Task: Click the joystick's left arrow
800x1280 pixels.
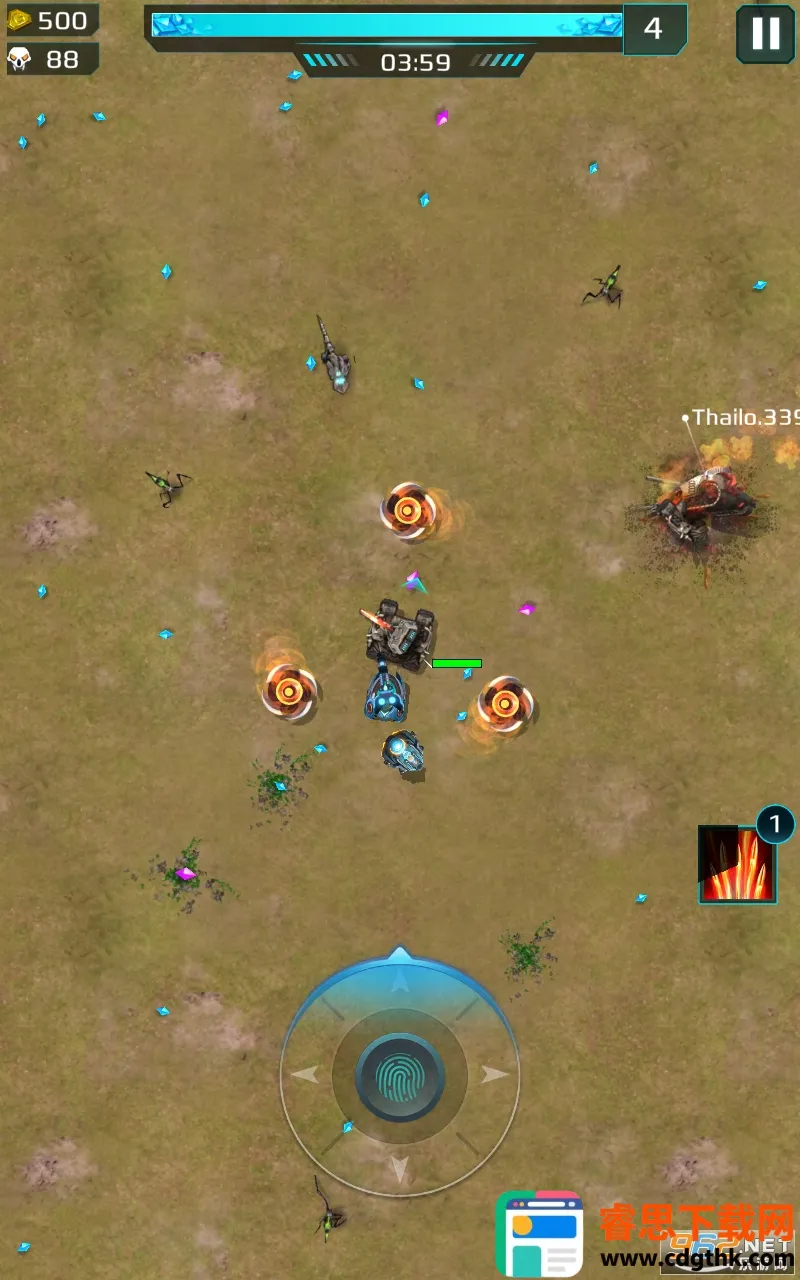Action: [305, 1075]
